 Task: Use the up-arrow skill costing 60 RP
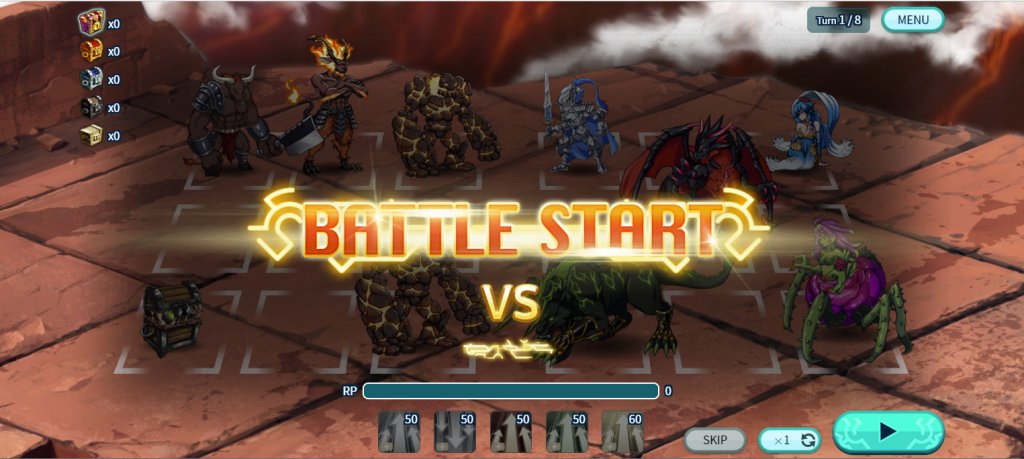coord(622,432)
